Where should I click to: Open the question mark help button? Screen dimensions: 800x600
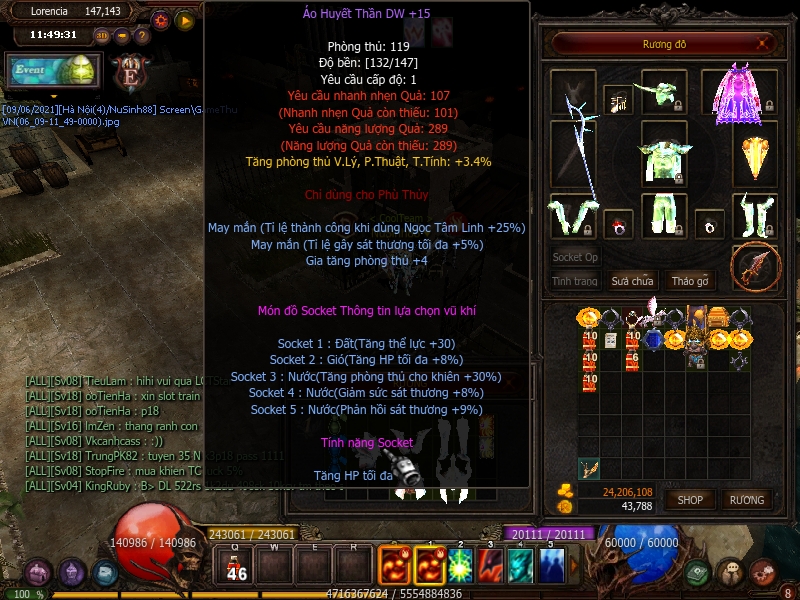pos(139,36)
